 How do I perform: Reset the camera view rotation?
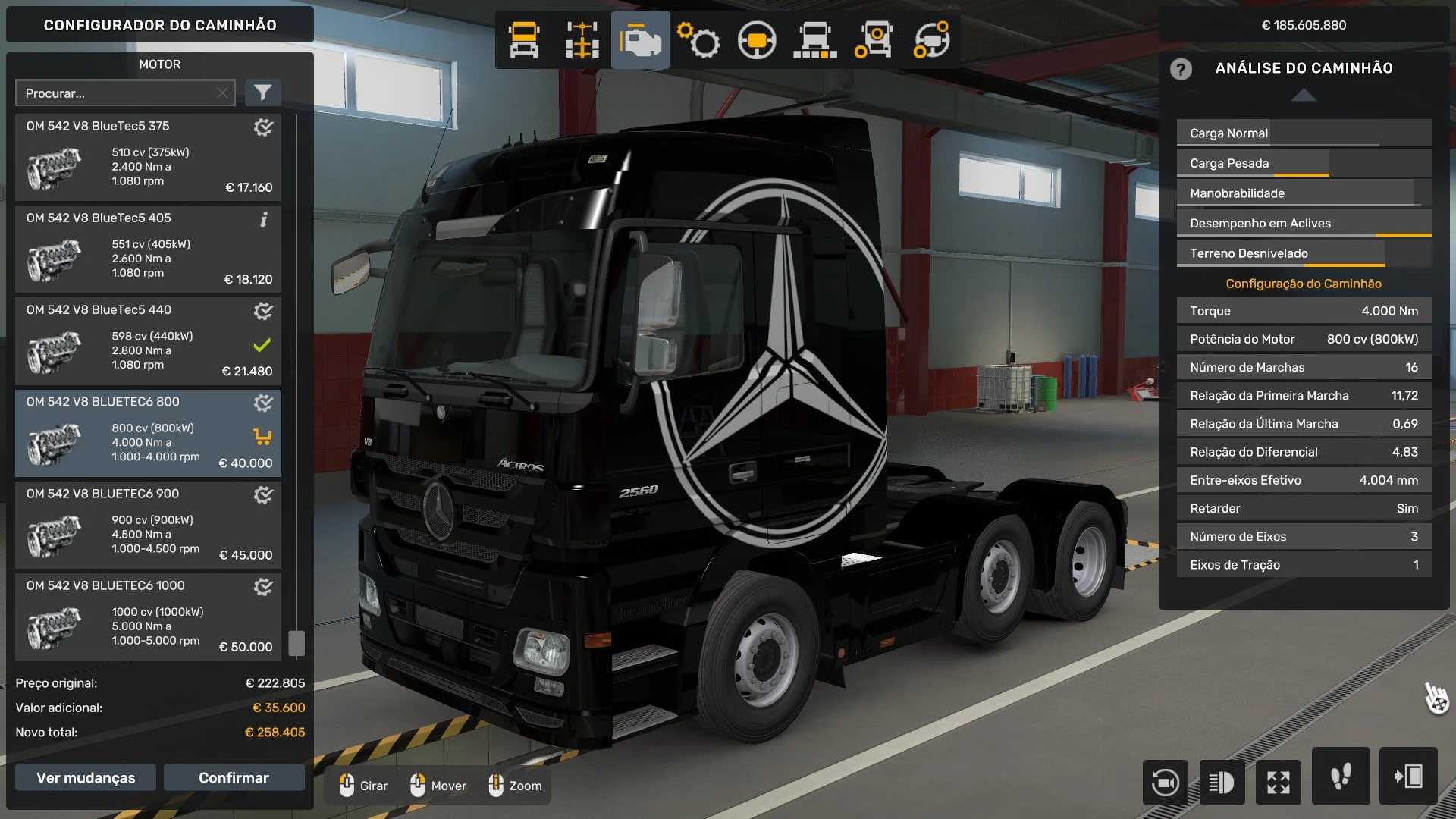click(1165, 782)
